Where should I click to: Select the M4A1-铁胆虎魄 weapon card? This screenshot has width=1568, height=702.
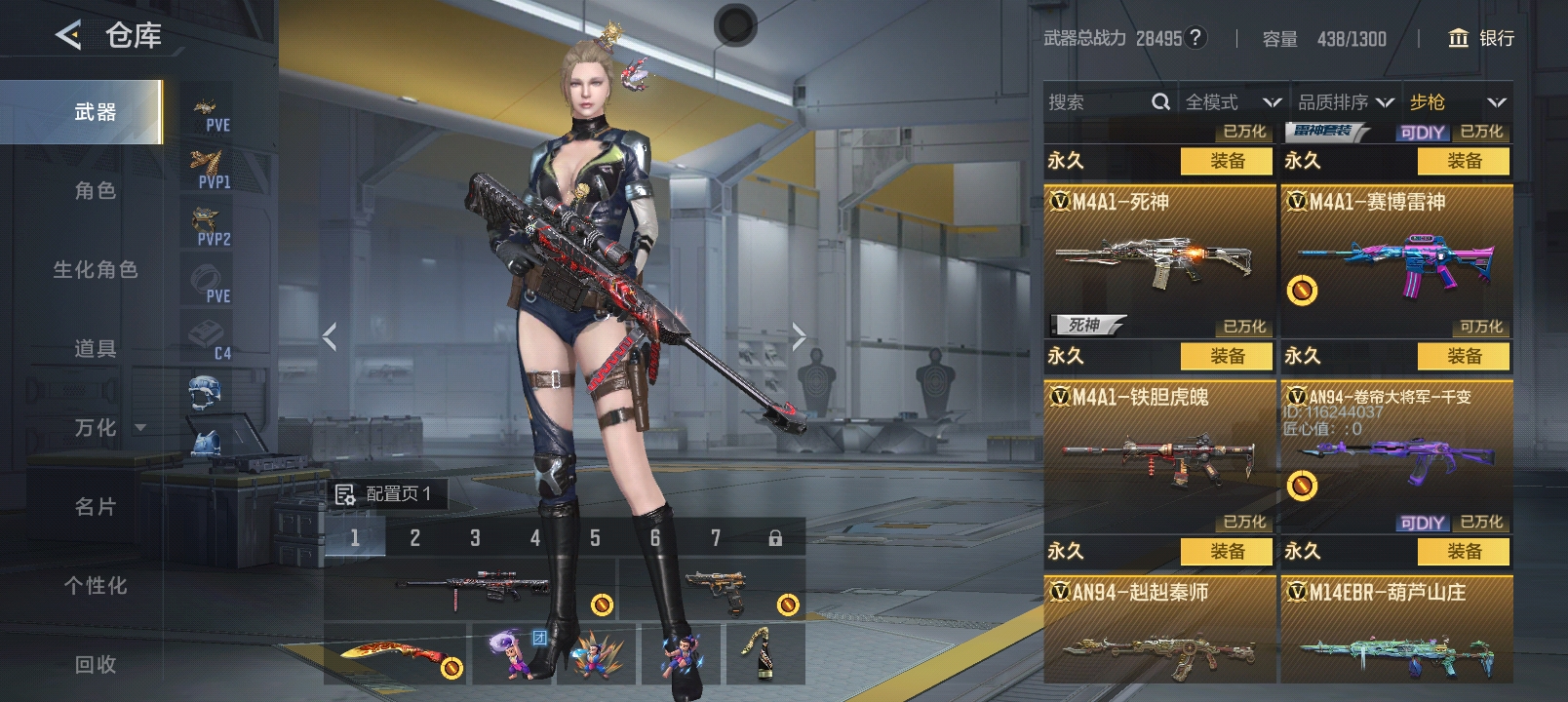pyautogui.click(x=1158, y=455)
